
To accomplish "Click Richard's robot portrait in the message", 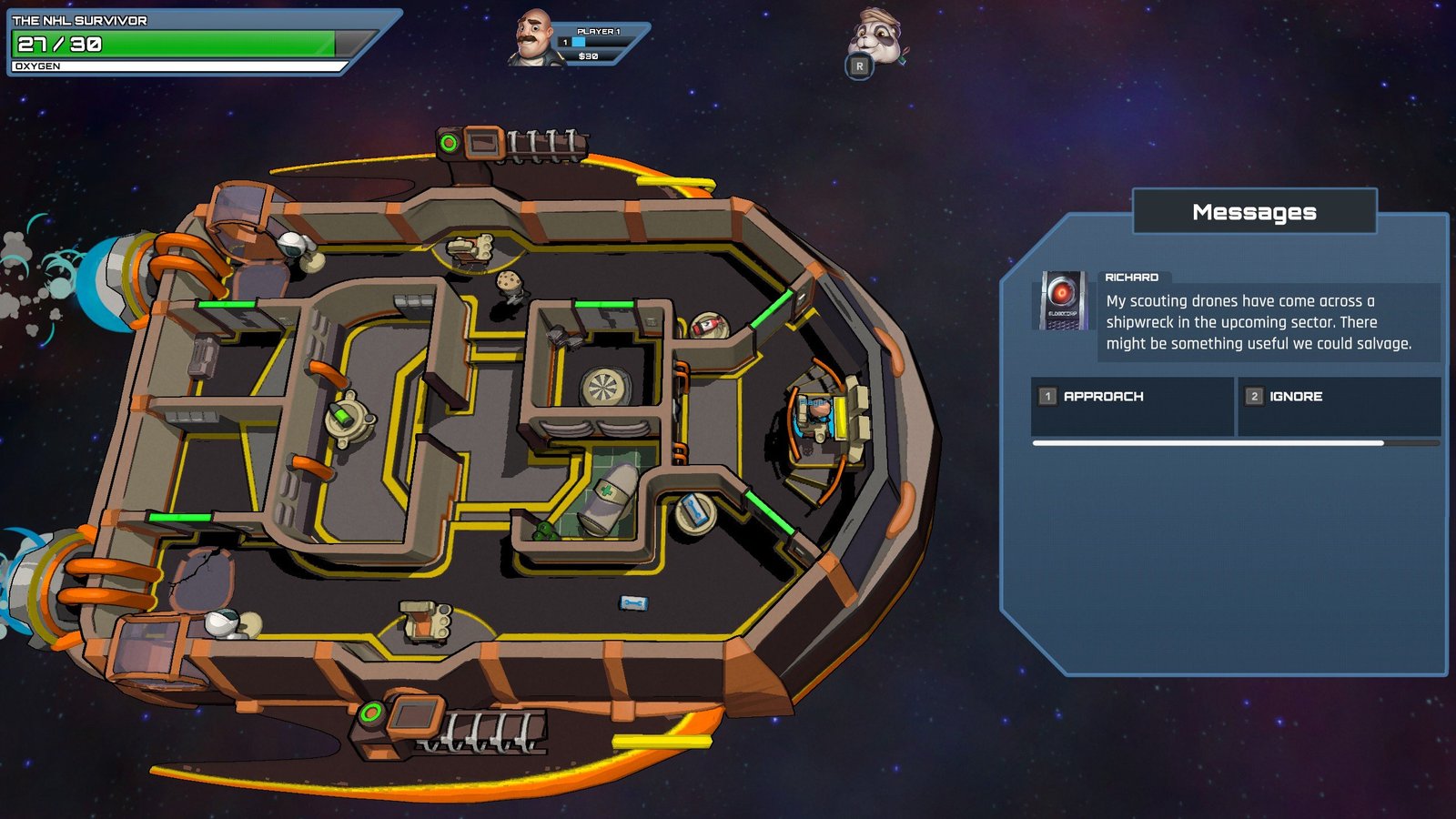I will 1062,300.
